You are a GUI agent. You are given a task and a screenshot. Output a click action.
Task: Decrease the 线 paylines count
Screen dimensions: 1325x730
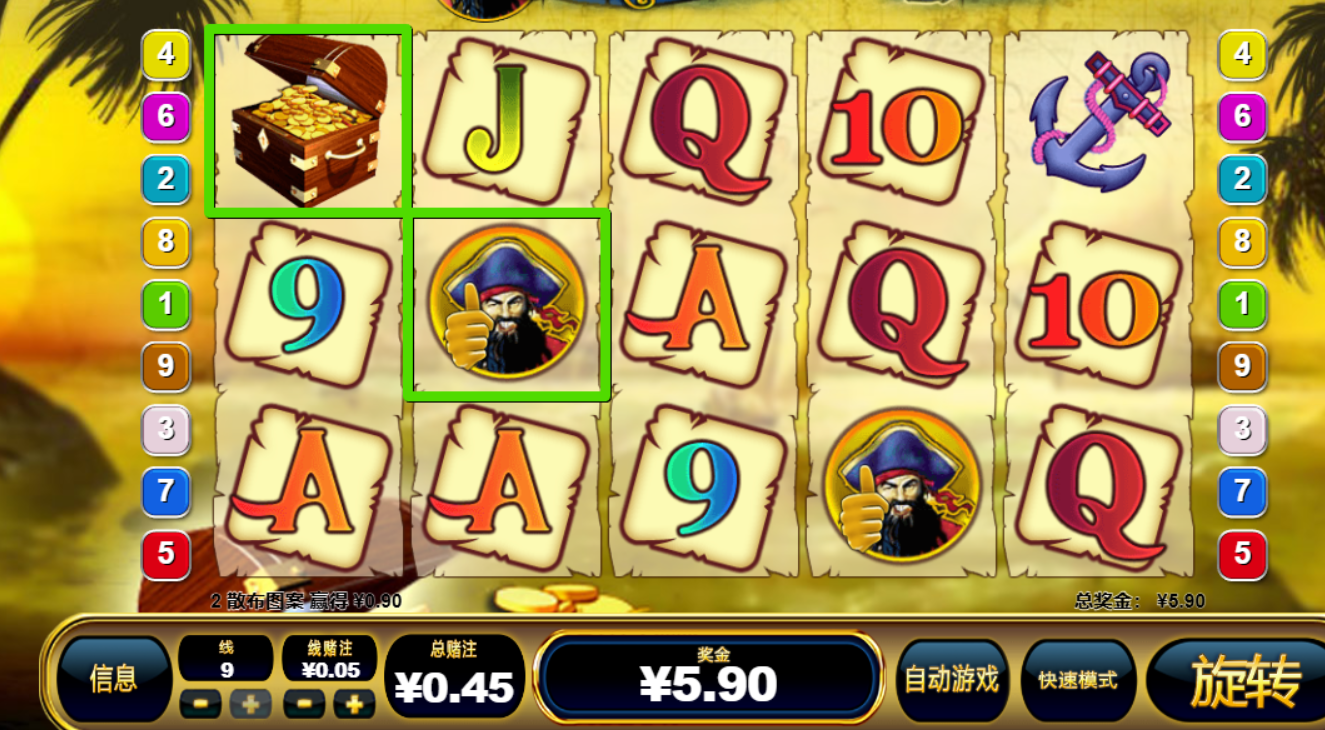click(x=200, y=704)
